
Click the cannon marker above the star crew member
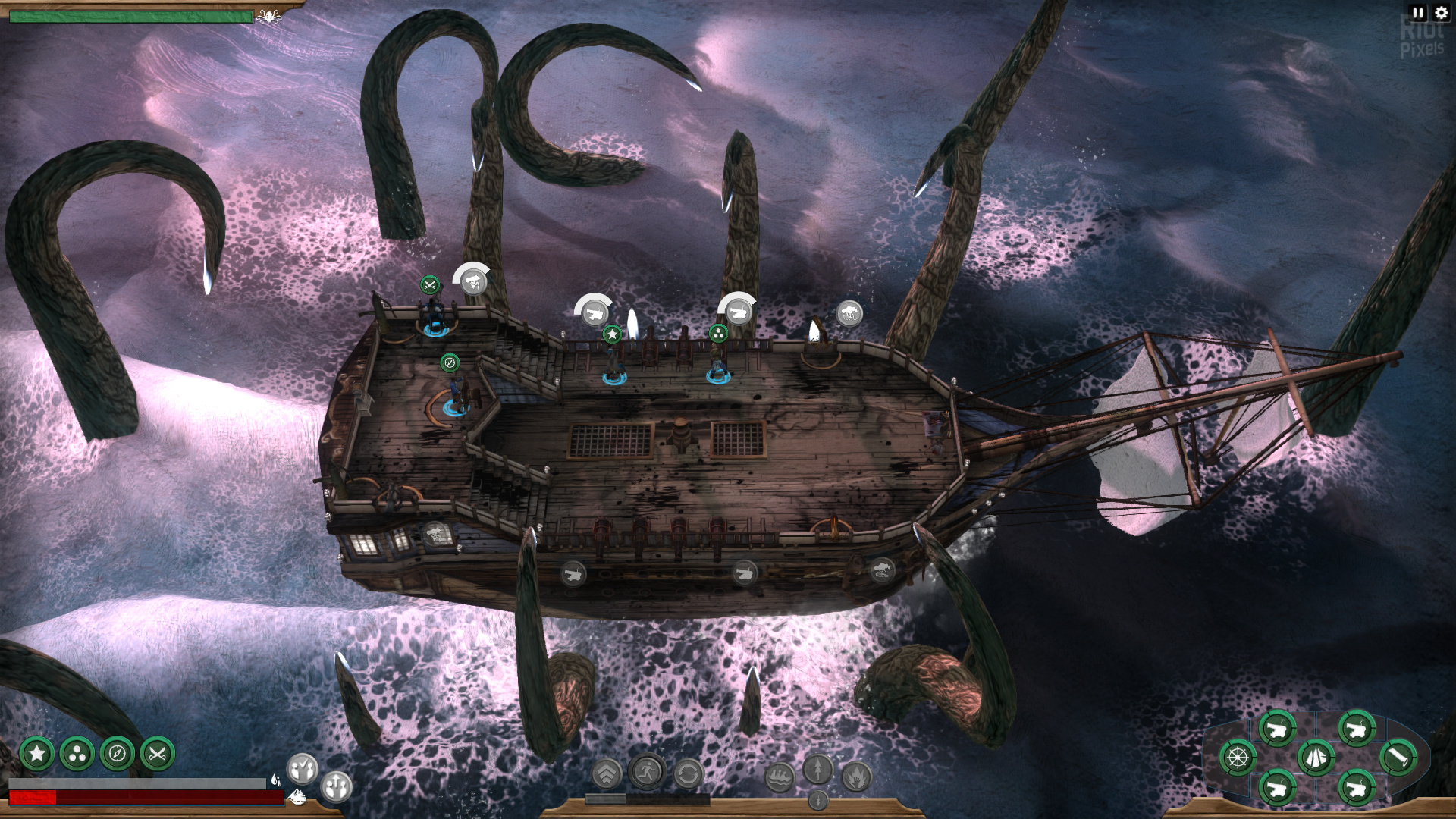point(594,312)
